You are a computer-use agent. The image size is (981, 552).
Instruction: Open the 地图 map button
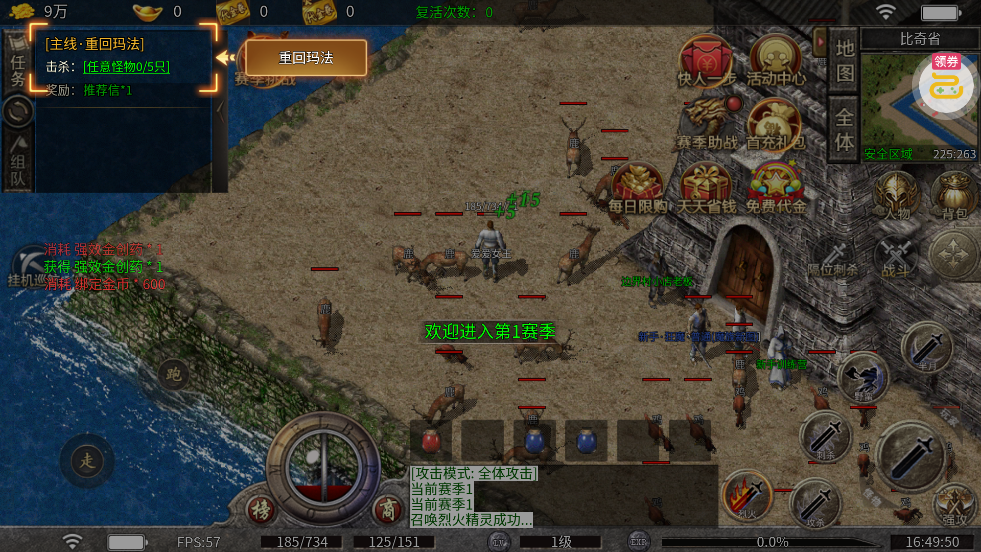(845, 61)
